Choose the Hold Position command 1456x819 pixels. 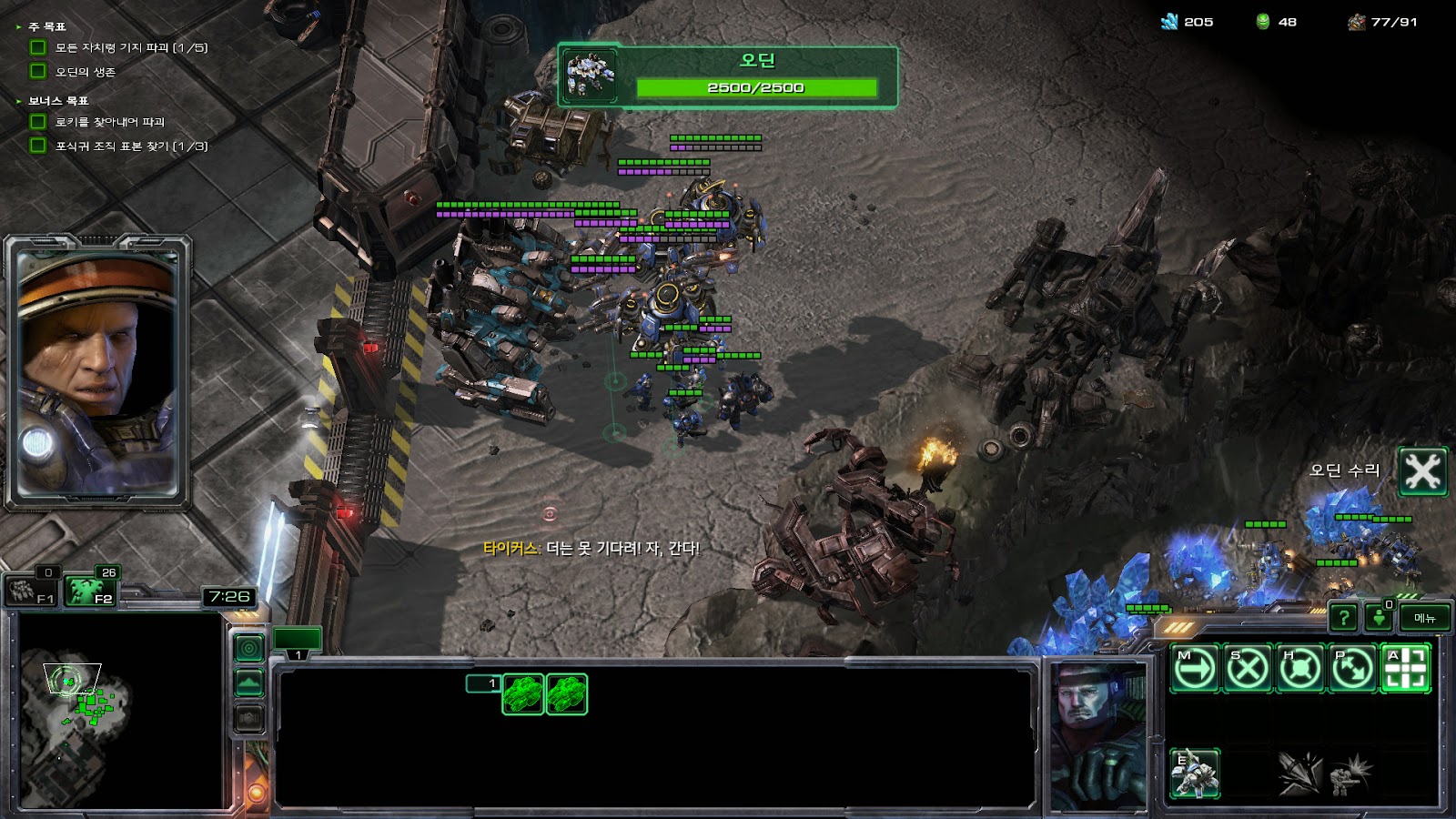click(x=1299, y=669)
